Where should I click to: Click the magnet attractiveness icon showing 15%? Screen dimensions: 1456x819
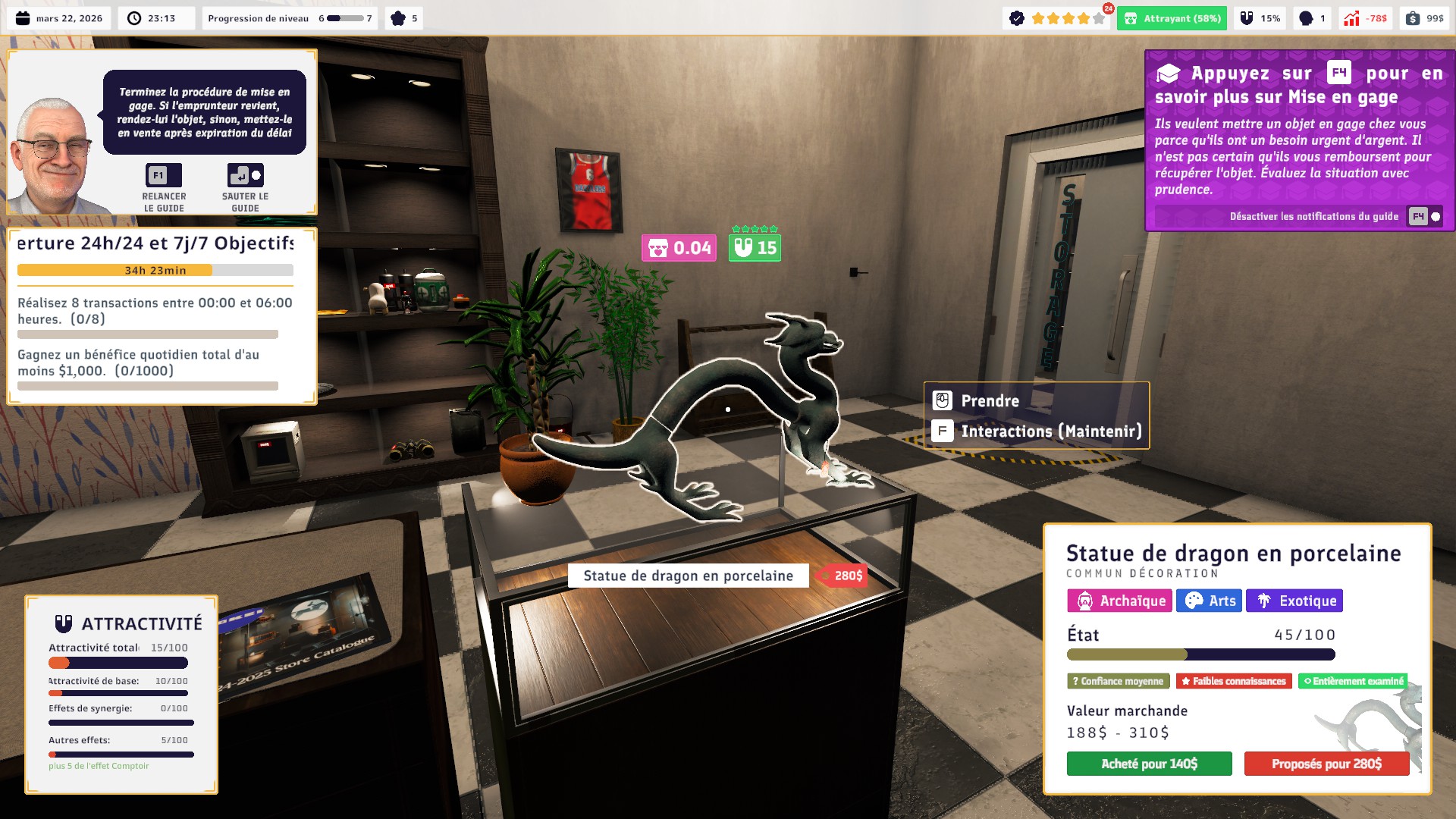[1260, 17]
